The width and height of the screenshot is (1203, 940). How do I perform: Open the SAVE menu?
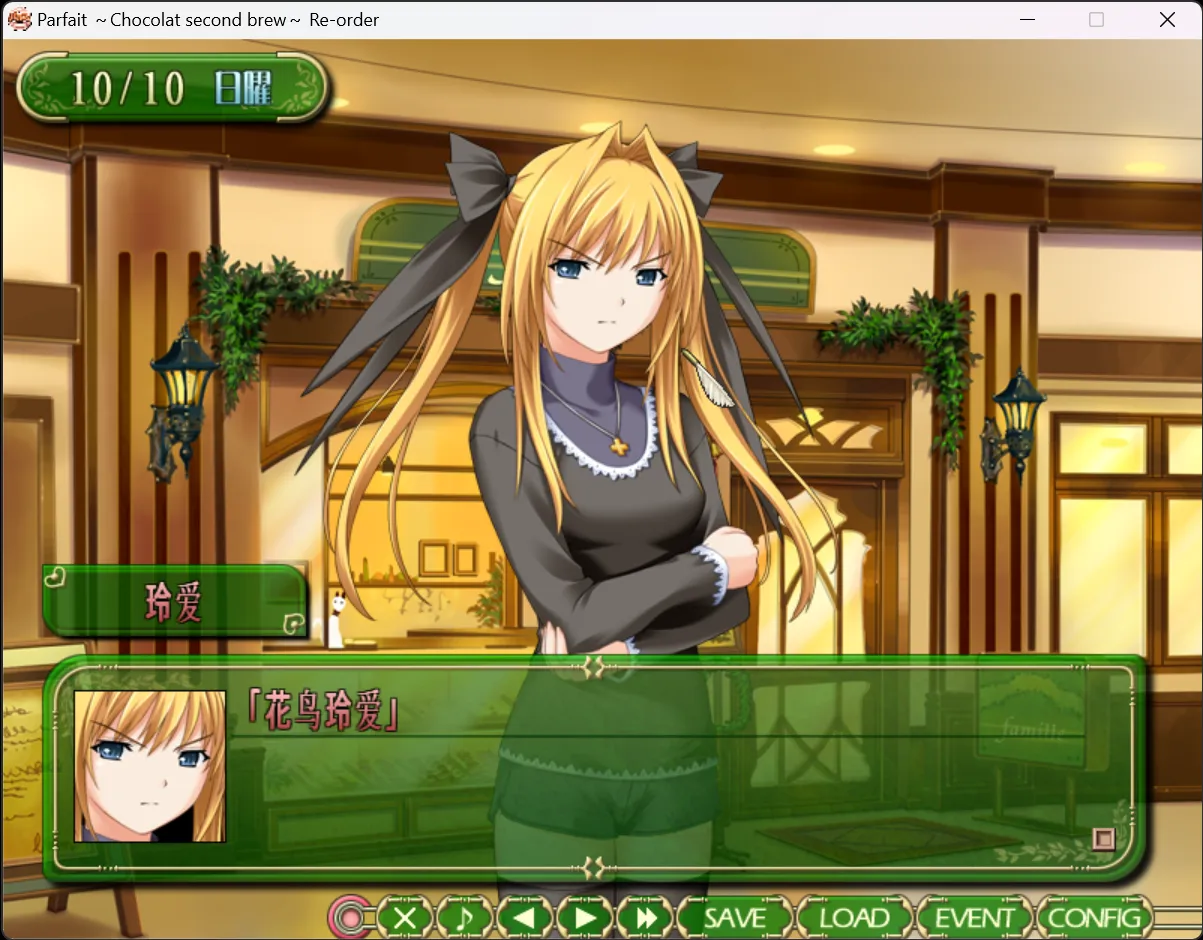coord(735,917)
